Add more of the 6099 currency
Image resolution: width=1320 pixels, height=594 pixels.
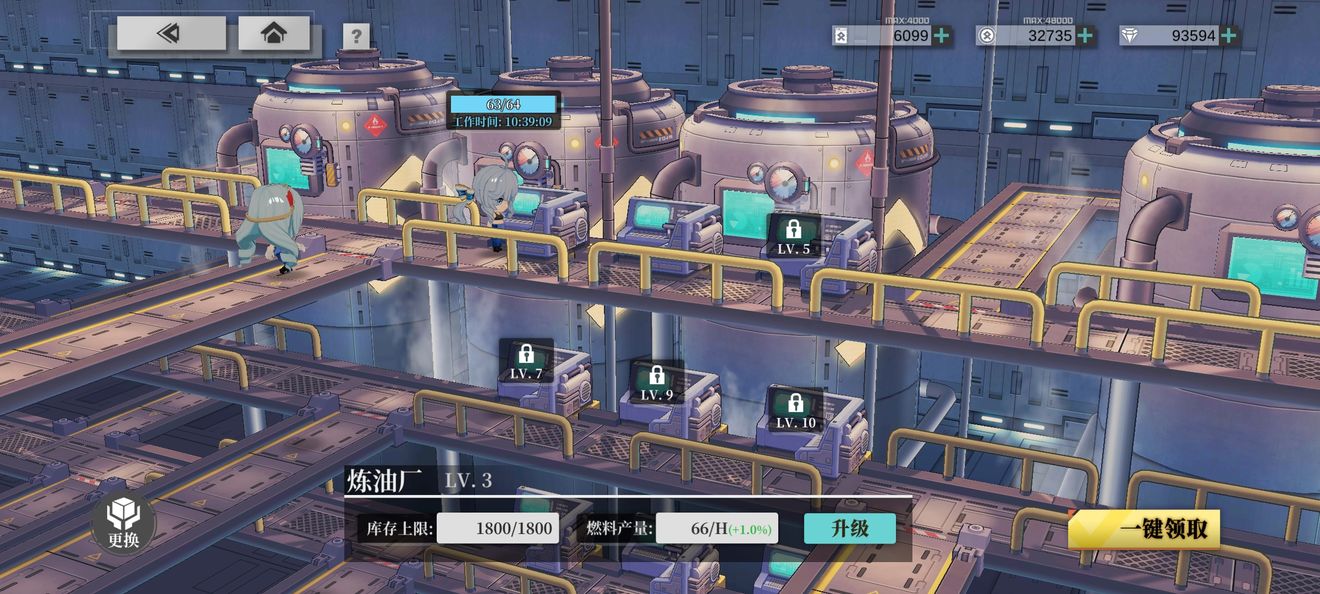(x=941, y=36)
